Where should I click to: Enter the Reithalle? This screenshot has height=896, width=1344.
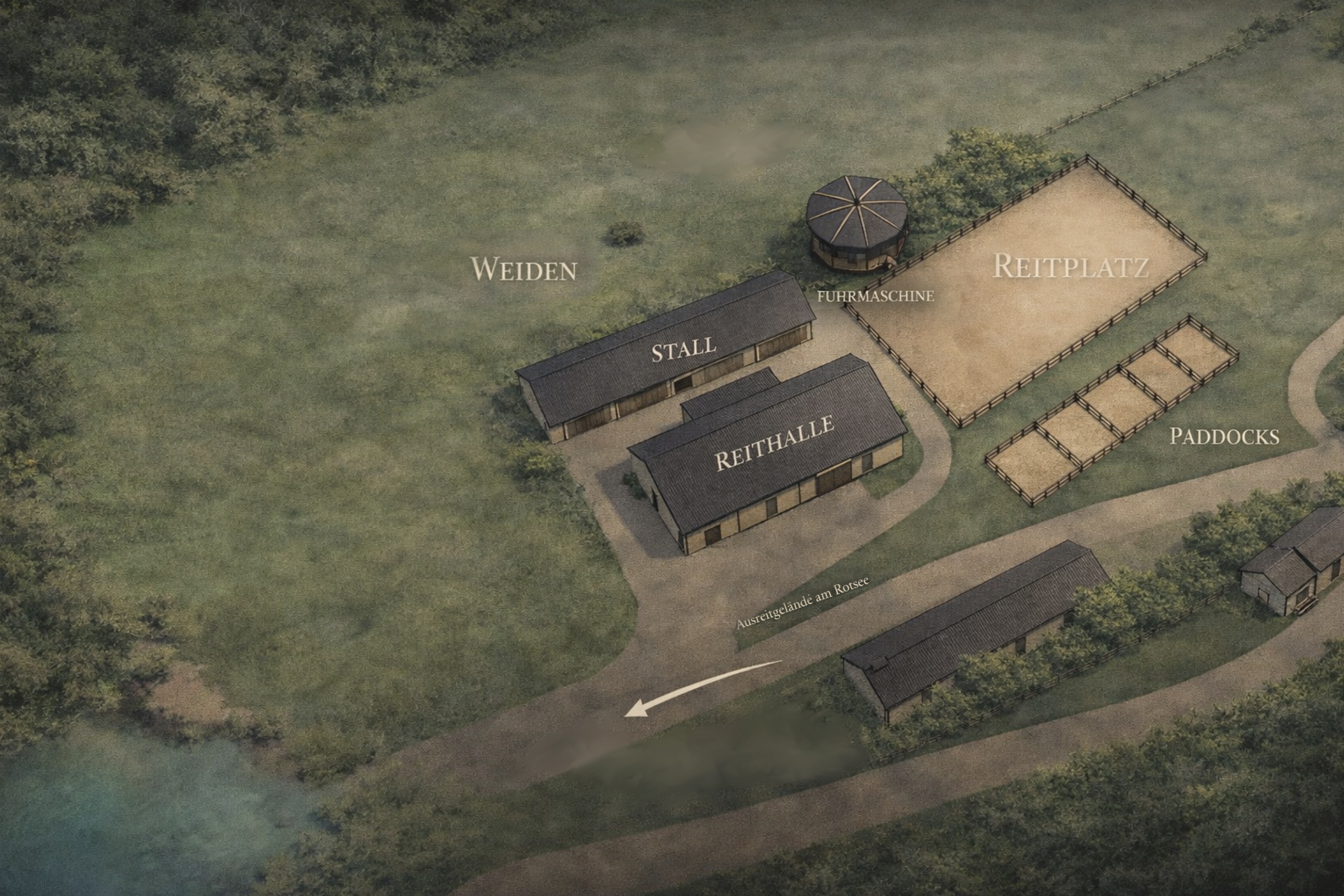coord(774,443)
